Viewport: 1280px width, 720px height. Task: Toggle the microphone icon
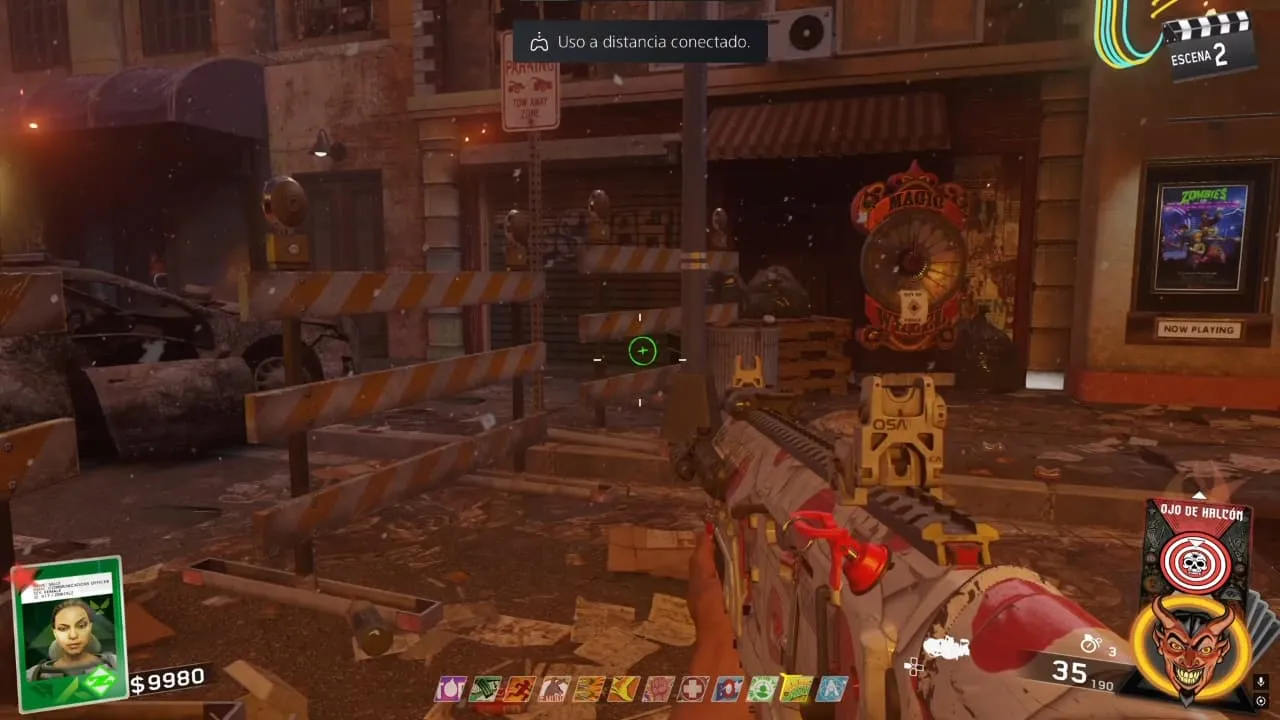coord(1261,681)
